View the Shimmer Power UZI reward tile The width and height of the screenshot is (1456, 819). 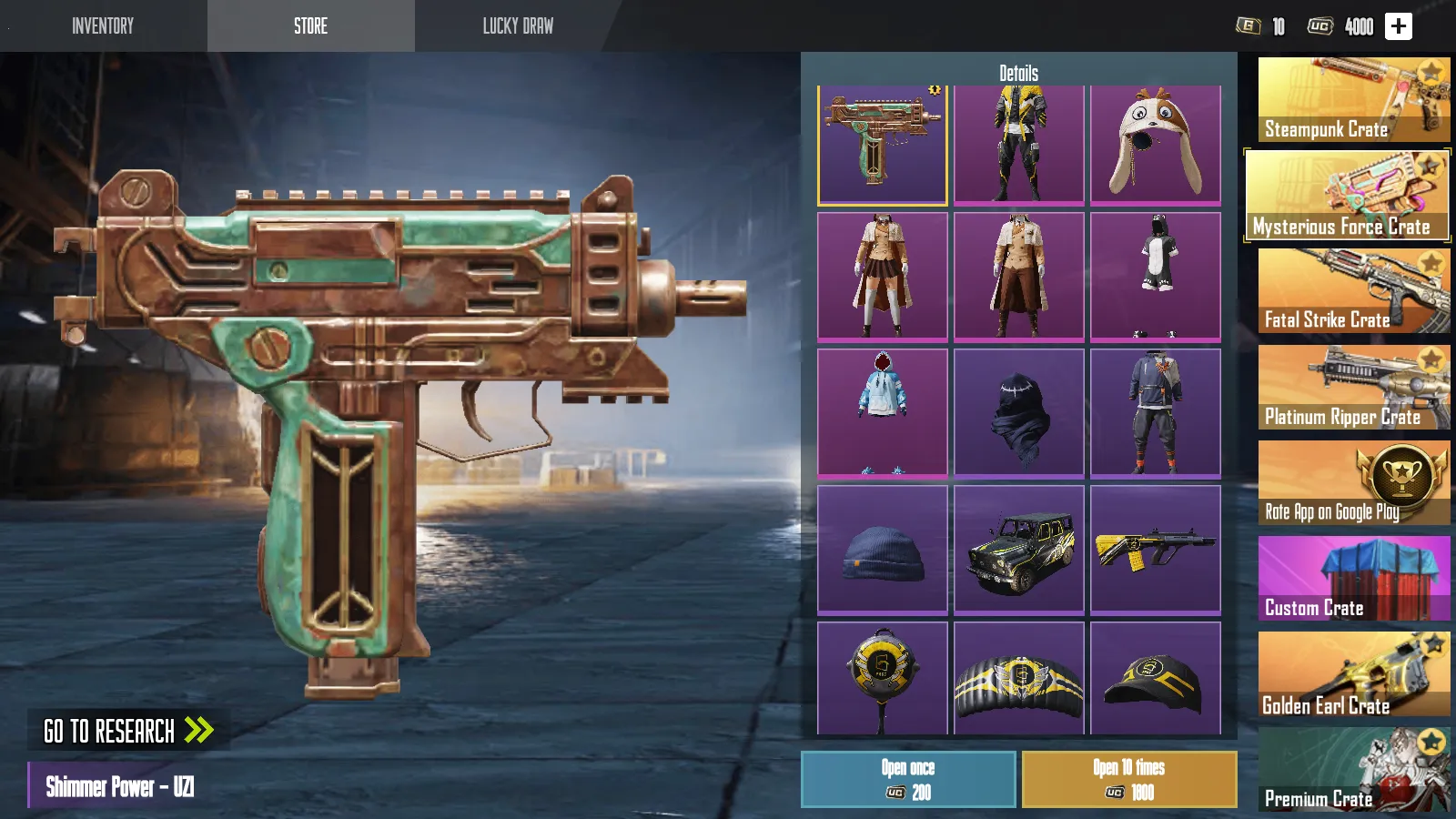pos(883,144)
